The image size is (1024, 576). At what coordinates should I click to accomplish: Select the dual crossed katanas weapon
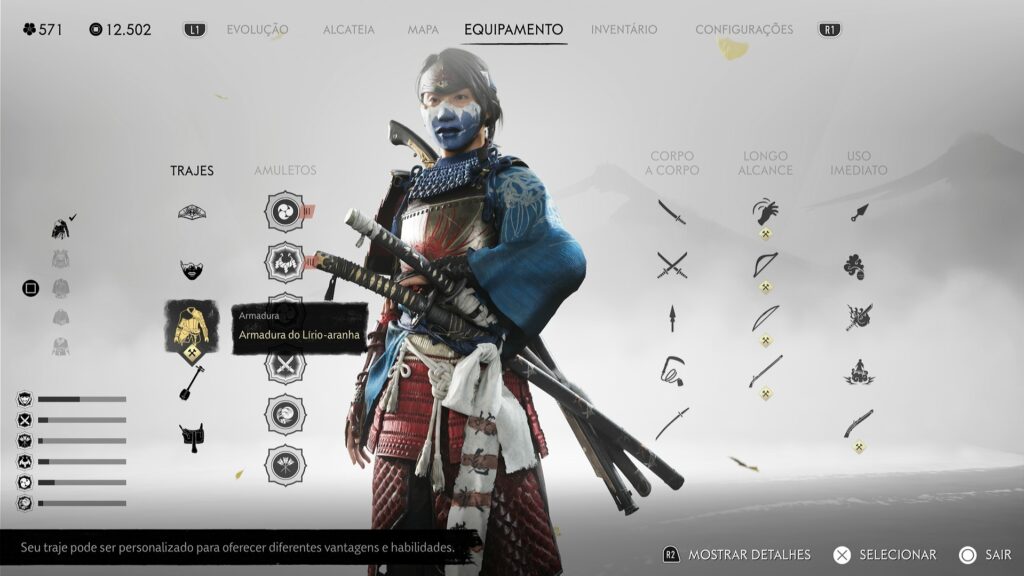pos(672,265)
